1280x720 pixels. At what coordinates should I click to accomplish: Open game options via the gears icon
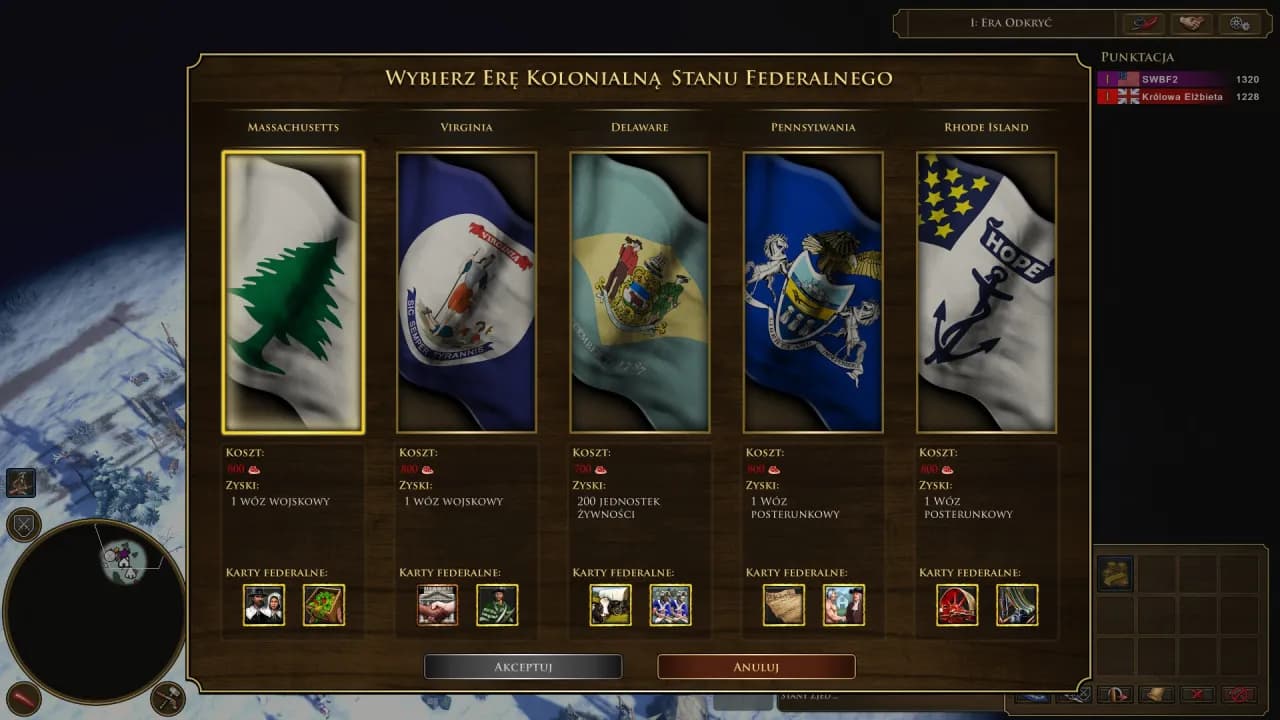coord(1237,23)
